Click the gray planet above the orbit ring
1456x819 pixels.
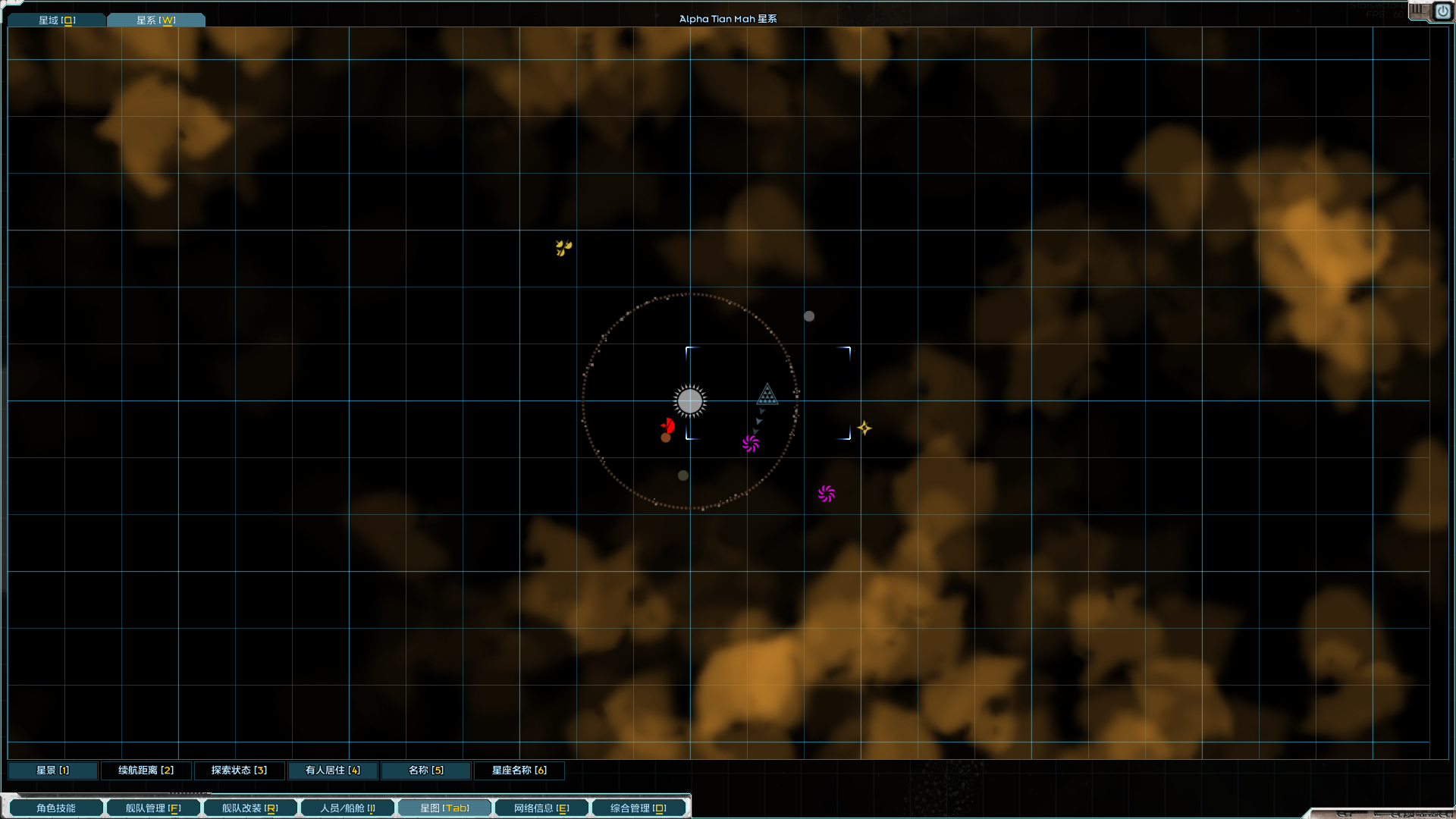[808, 316]
